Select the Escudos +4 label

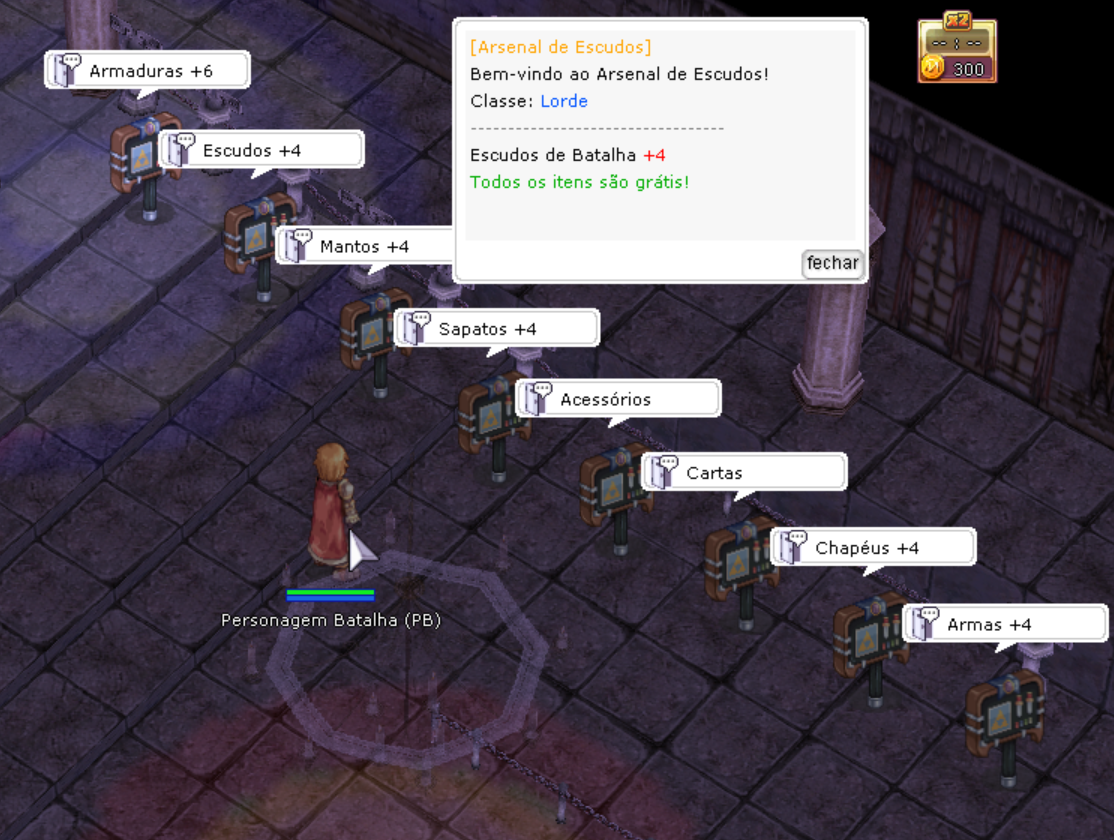(x=261, y=150)
